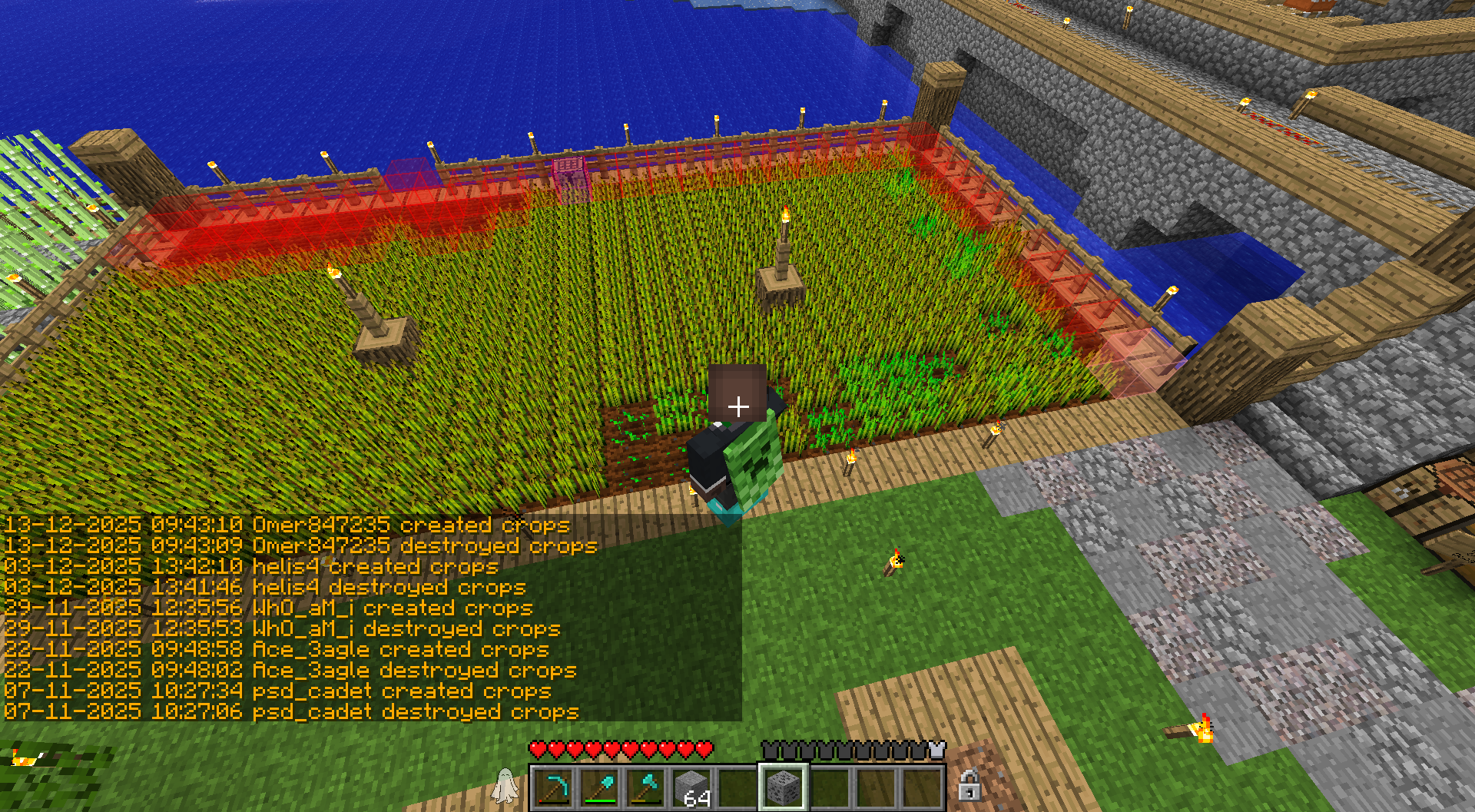Select the diamond axe hotbar slot
This screenshot has width=1475, height=812.
pyautogui.click(x=645, y=787)
